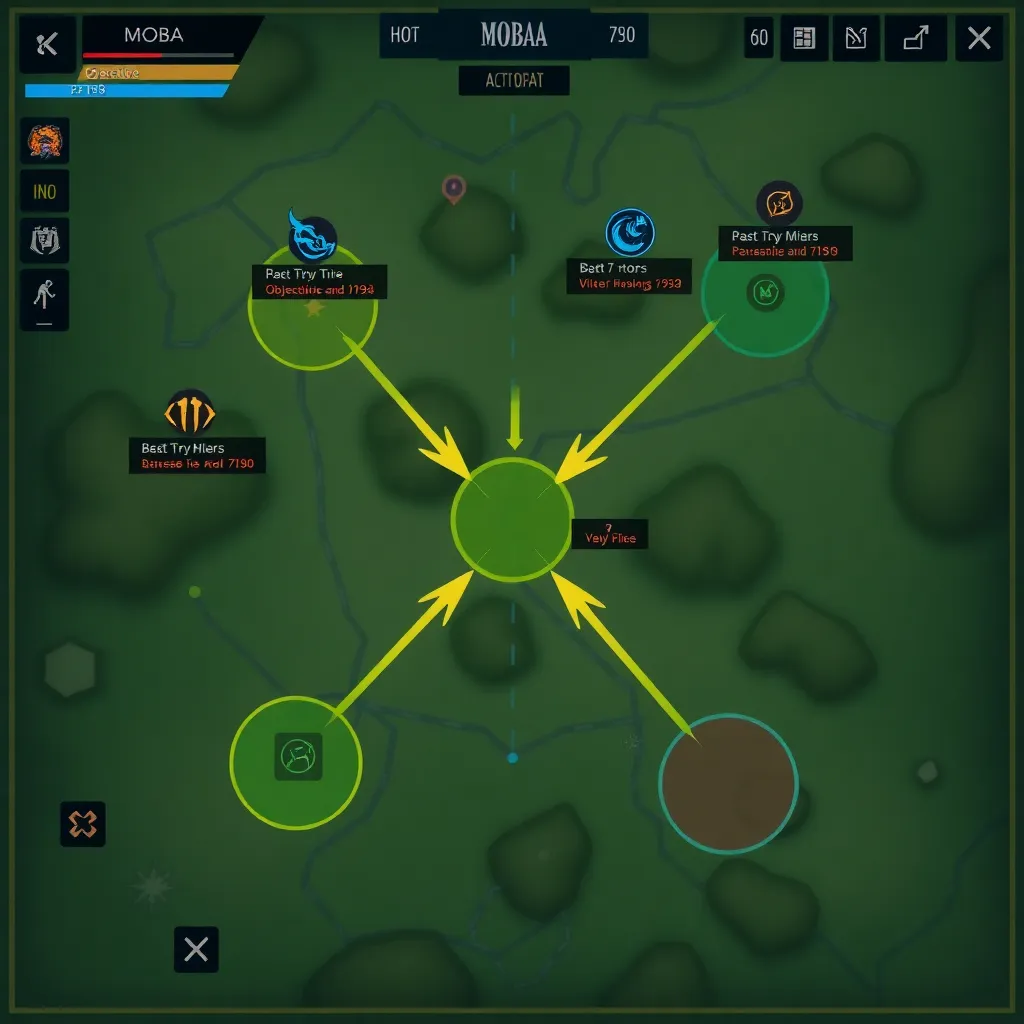The image size is (1024, 1024).
Task: Click the orange leaf hero marker
Action: click(x=779, y=204)
